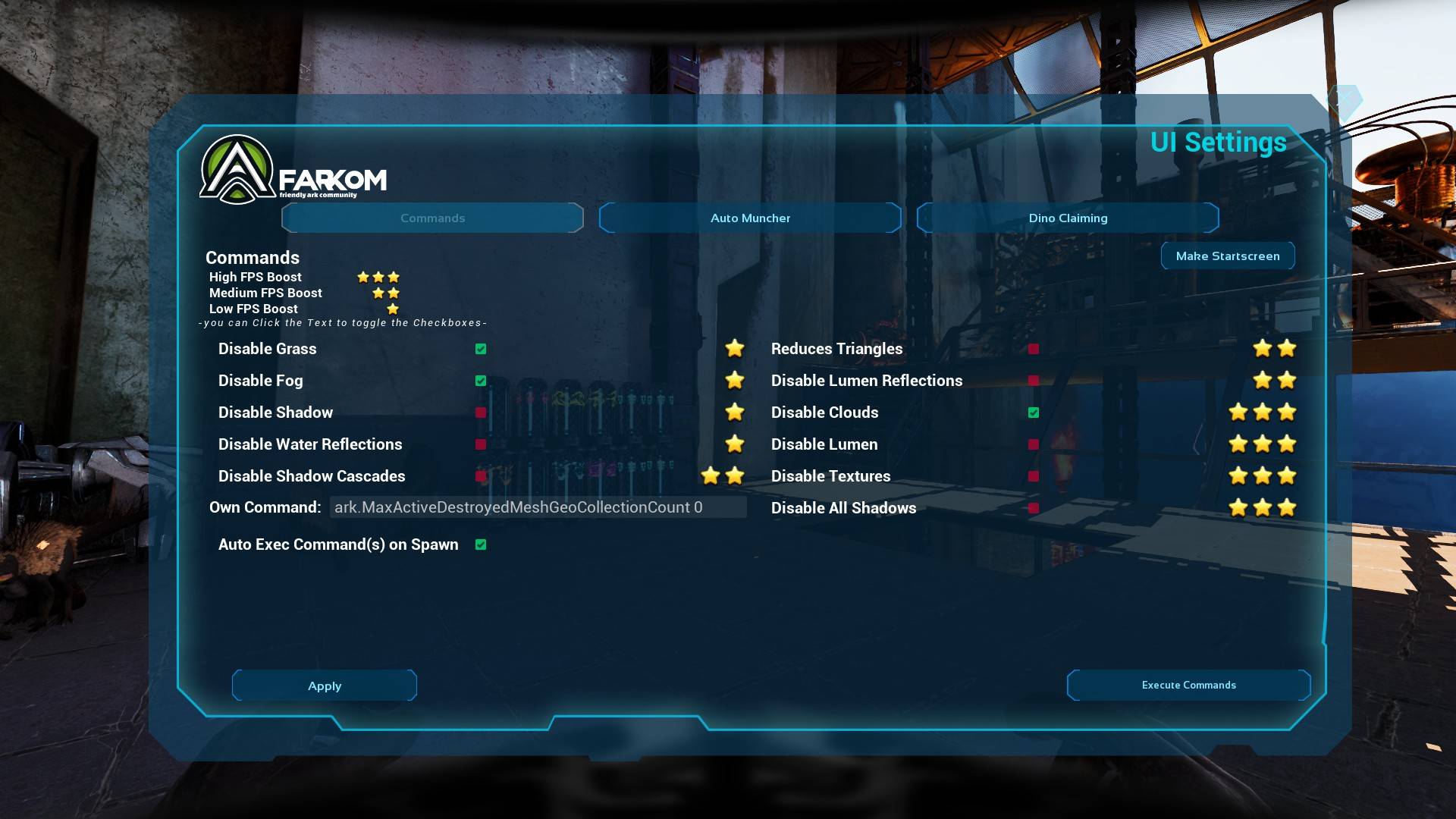Toggle Auto Exec Command(s) on Spawn checkbox
This screenshot has height=819, width=1456.
[x=481, y=544]
